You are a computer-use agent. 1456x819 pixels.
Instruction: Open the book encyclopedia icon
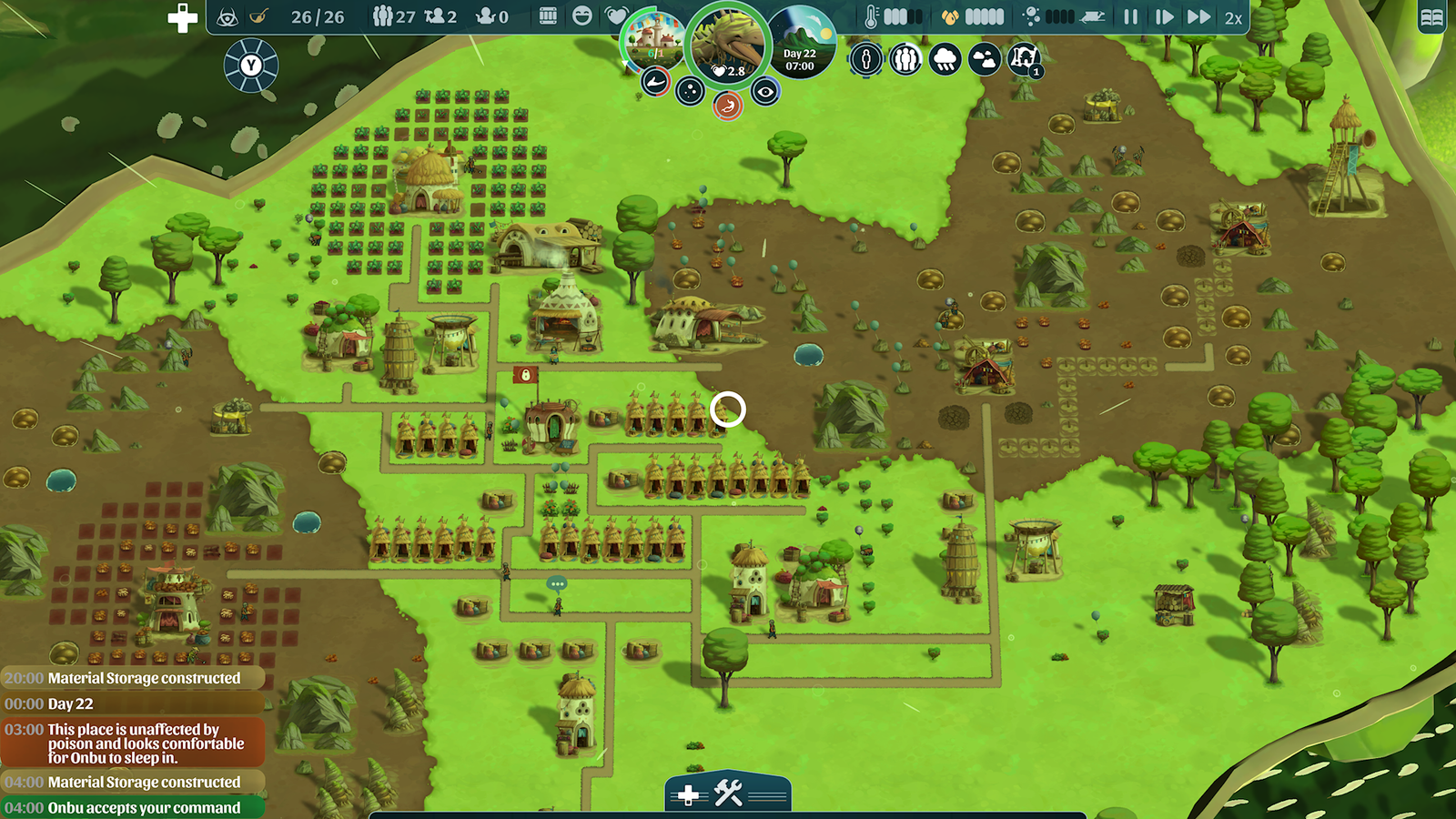pos(1431,17)
